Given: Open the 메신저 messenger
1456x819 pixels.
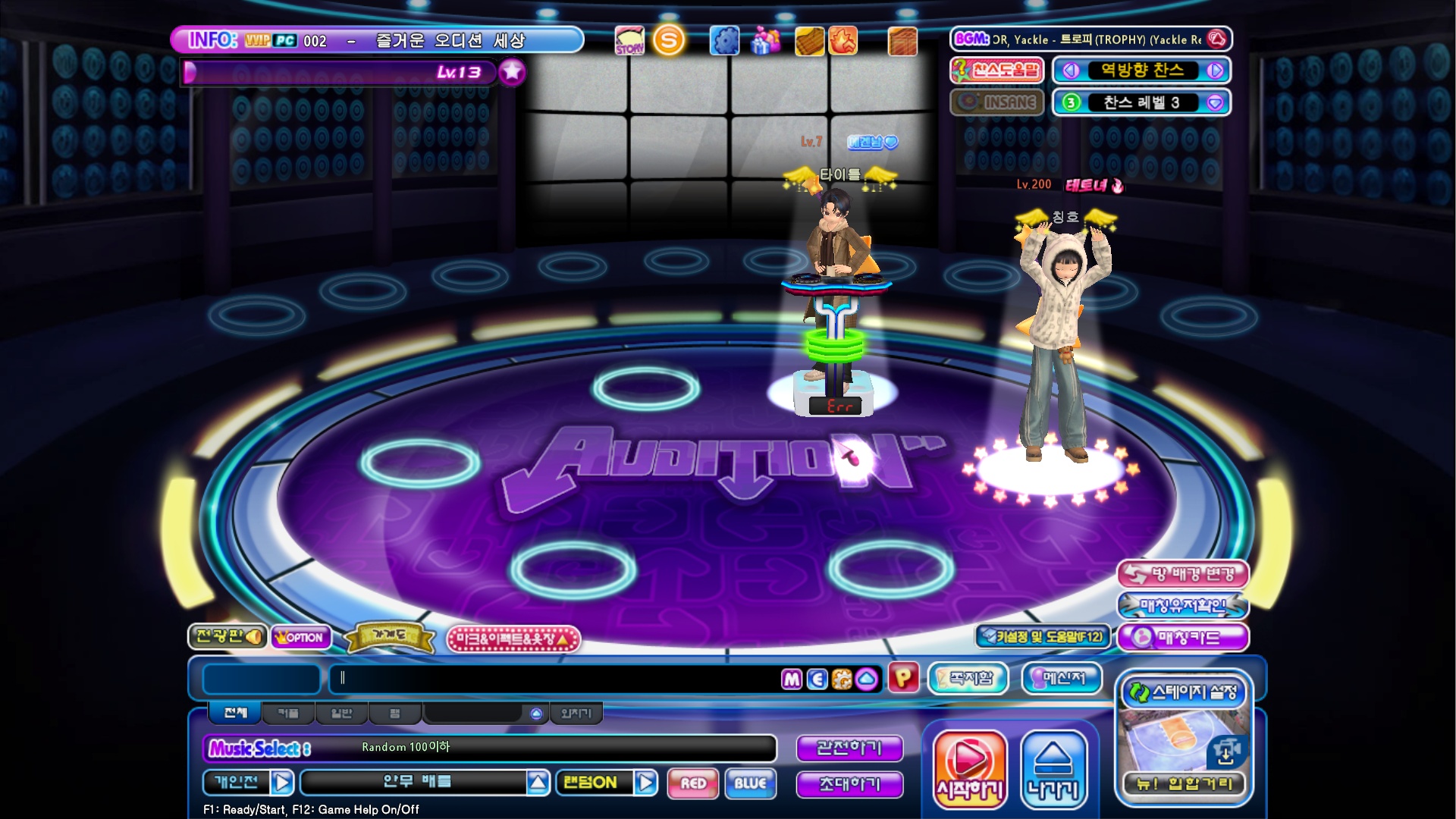Looking at the screenshot, I should [1062, 679].
